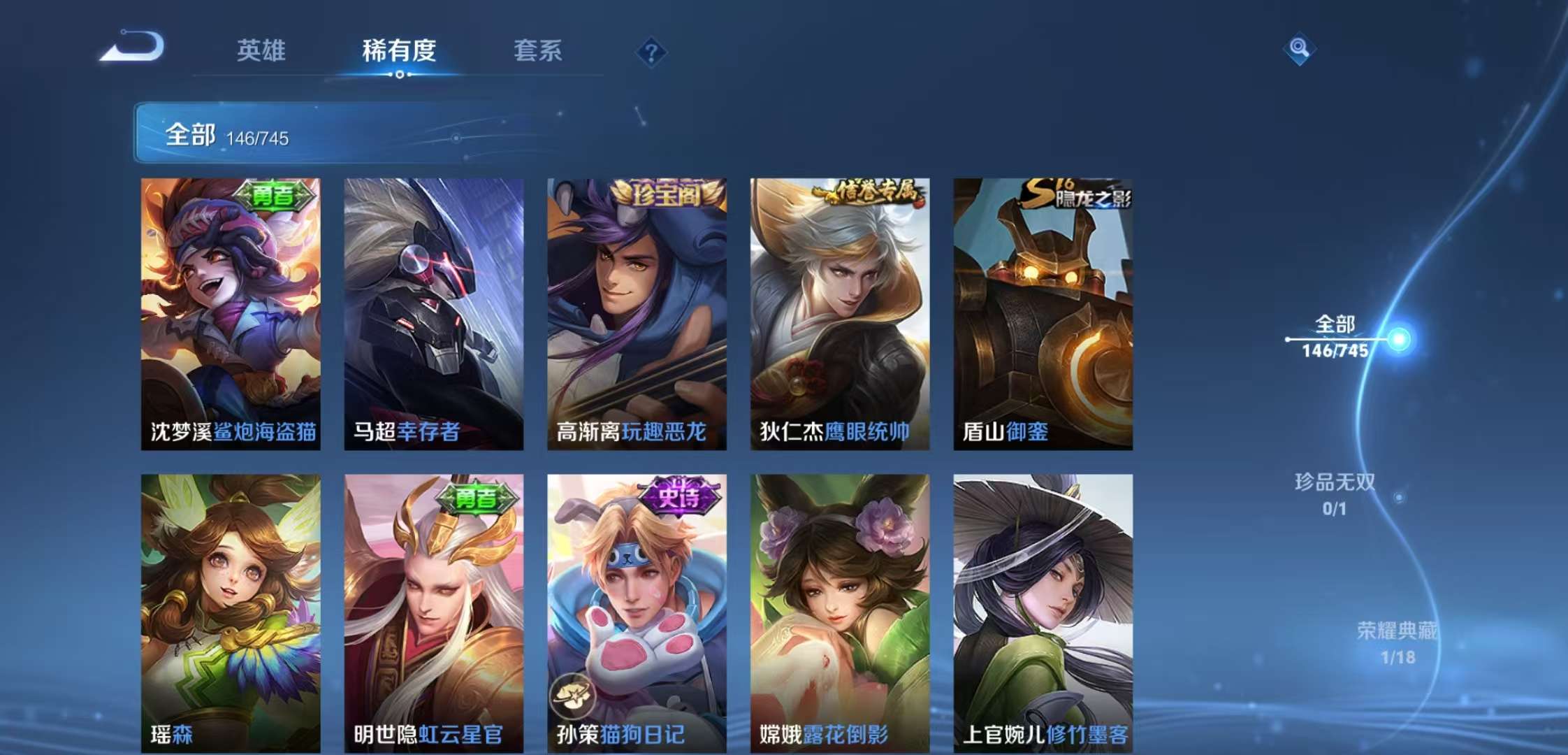This screenshot has width=1568, height=755.
Task: Click the question mark help icon
Action: pyautogui.click(x=650, y=50)
